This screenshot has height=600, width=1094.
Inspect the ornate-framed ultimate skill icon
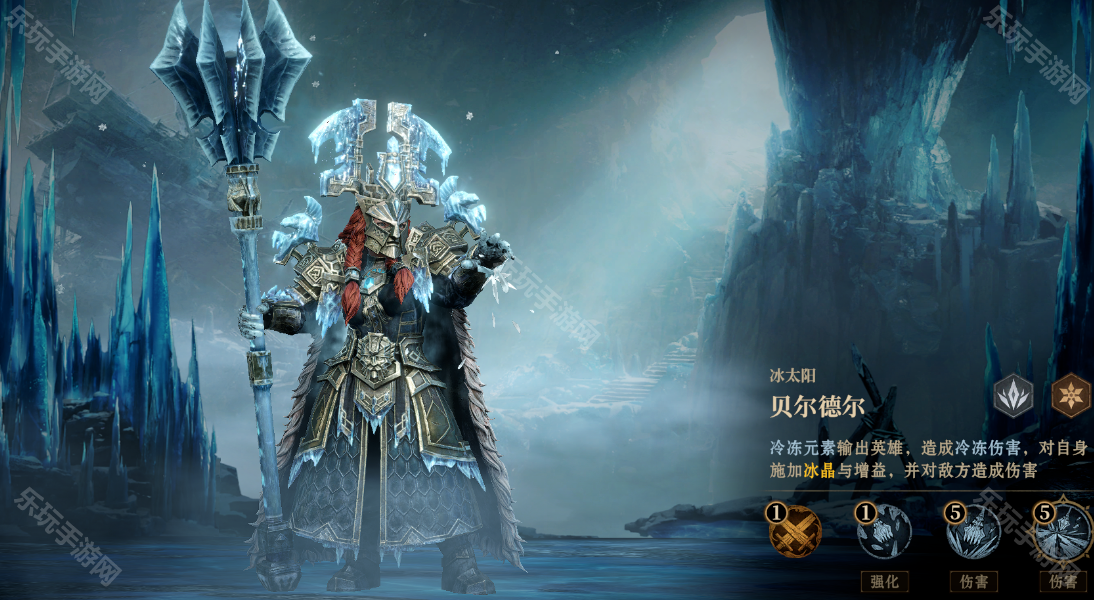1063,532
